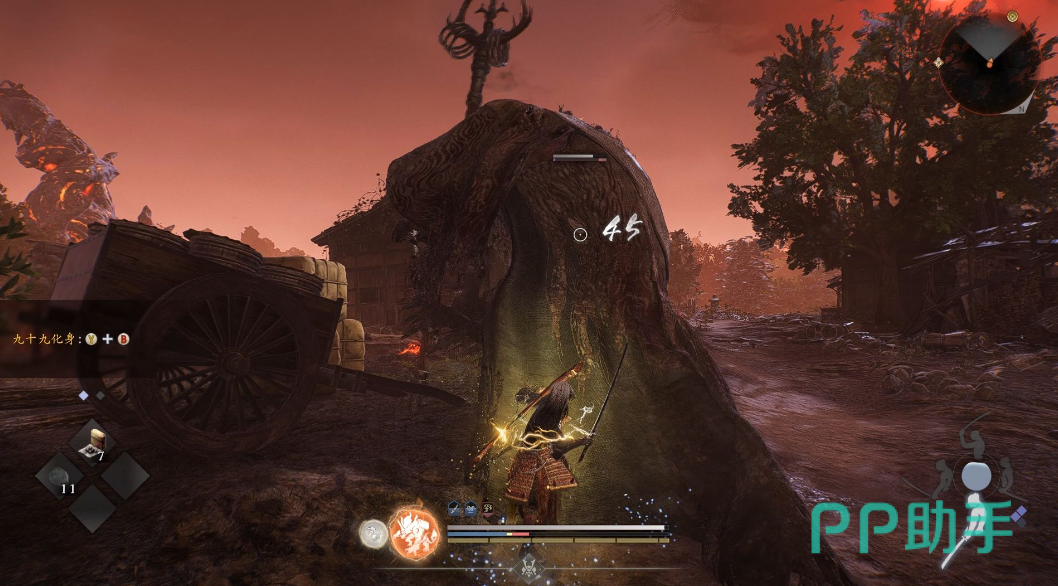Click the diamond shrine marker on minimap
This screenshot has height=586, width=1058.
coord(938,62)
